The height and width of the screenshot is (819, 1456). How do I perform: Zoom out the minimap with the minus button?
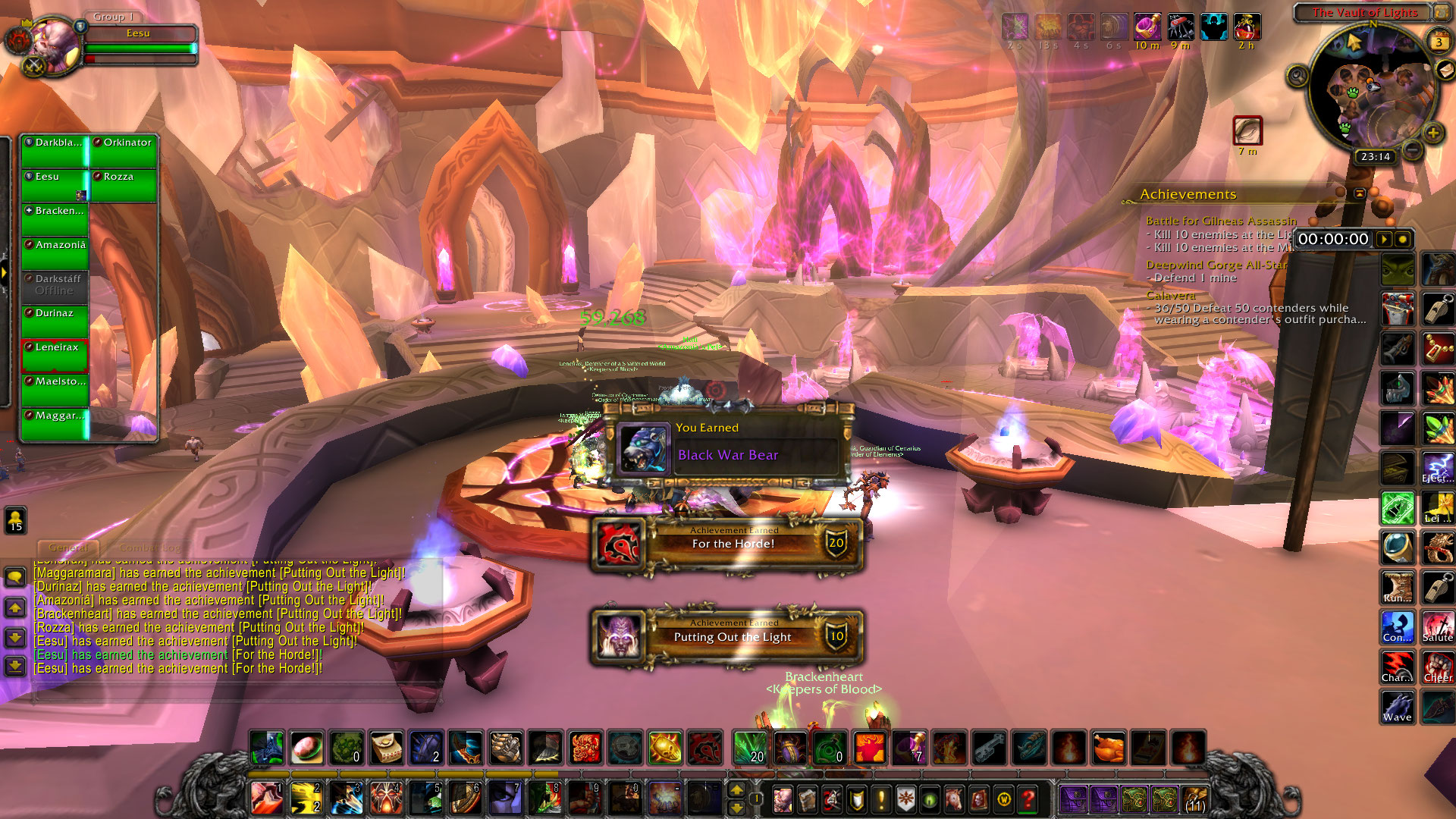coord(1412,150)
